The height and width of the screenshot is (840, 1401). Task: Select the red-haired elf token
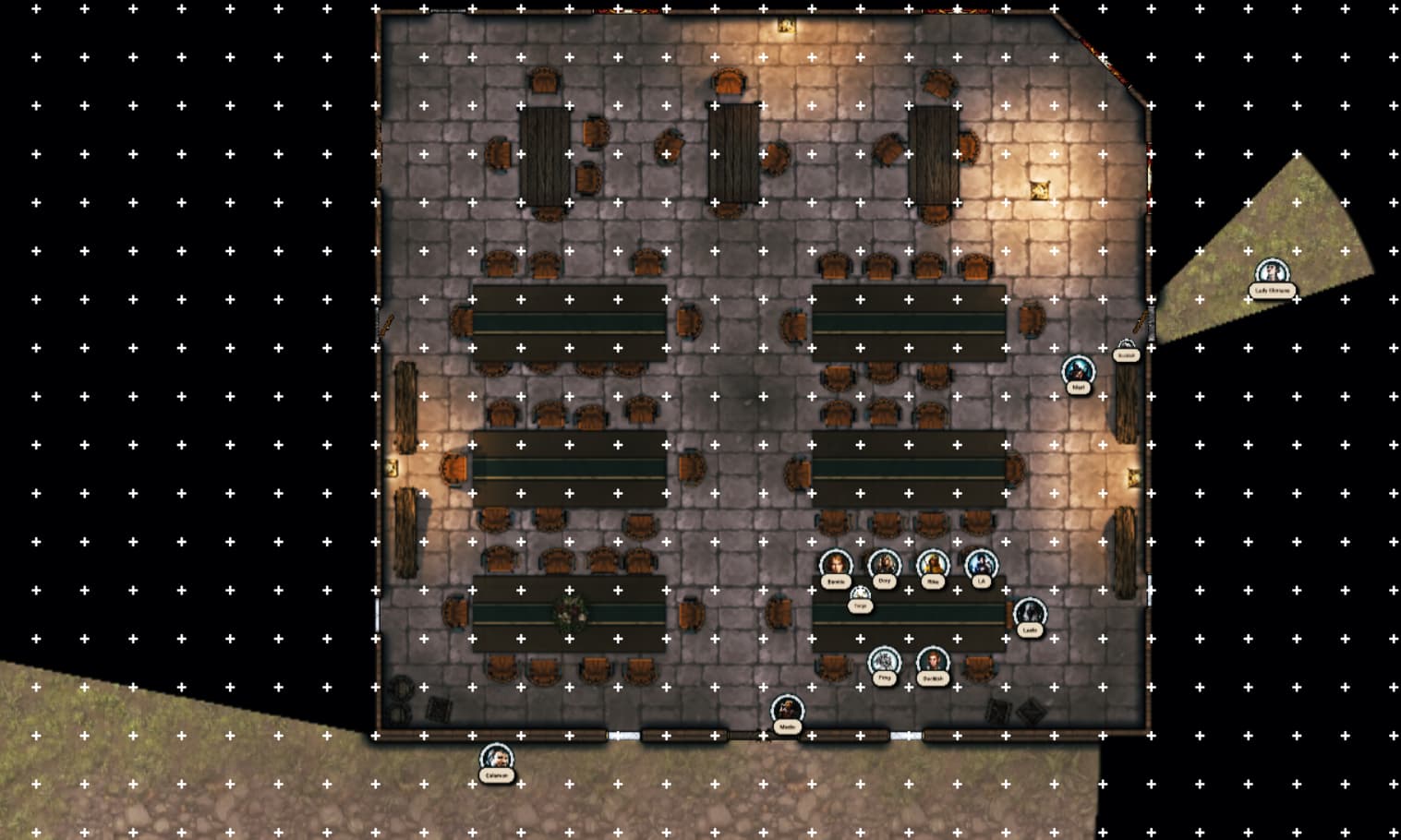[x=933, y=662]
